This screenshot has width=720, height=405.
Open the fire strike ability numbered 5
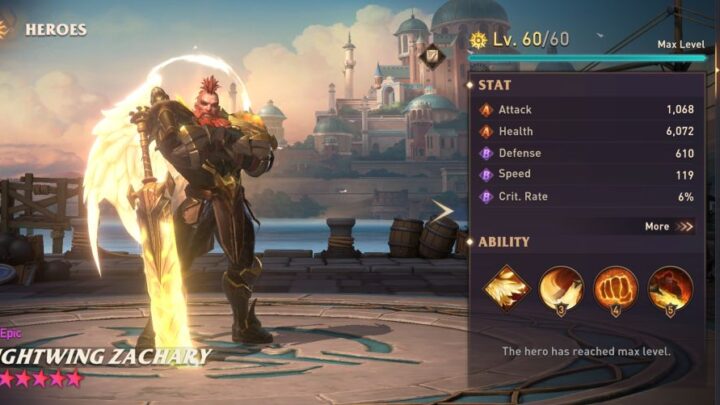pos(670,288)
